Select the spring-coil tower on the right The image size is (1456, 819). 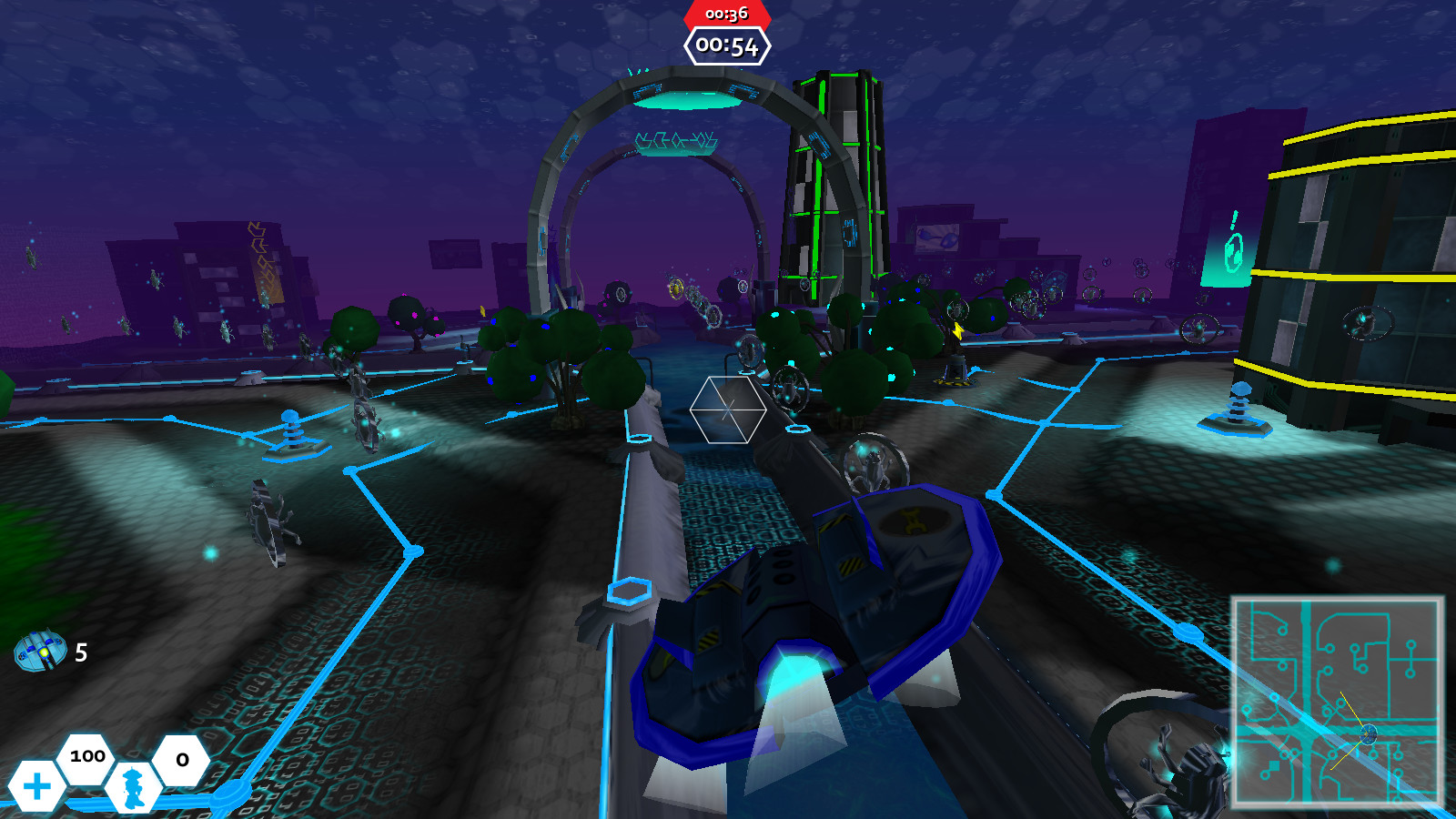pyautogui.click(x=1239, y=405)
